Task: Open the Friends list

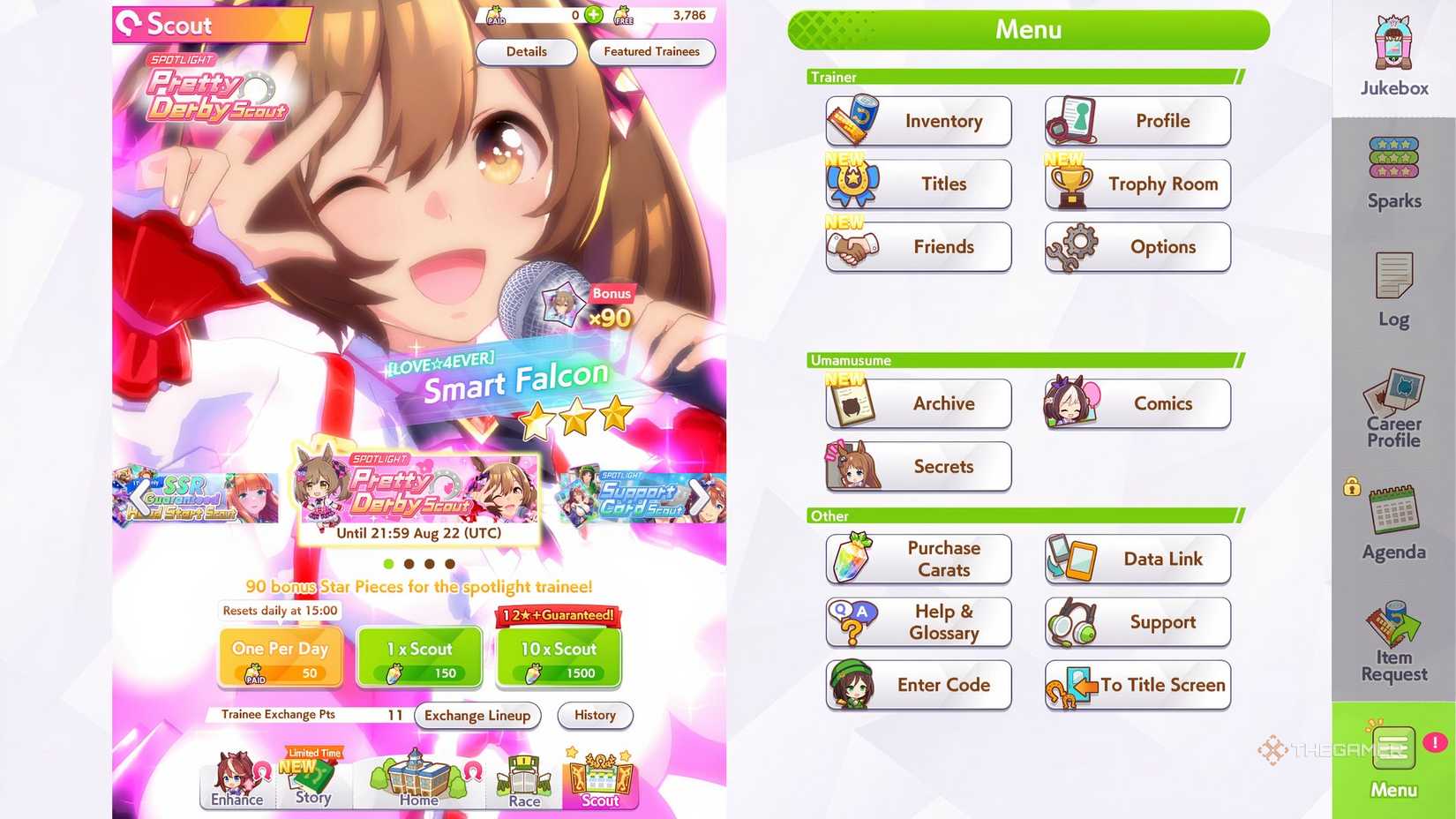Action: coord(918,247)
